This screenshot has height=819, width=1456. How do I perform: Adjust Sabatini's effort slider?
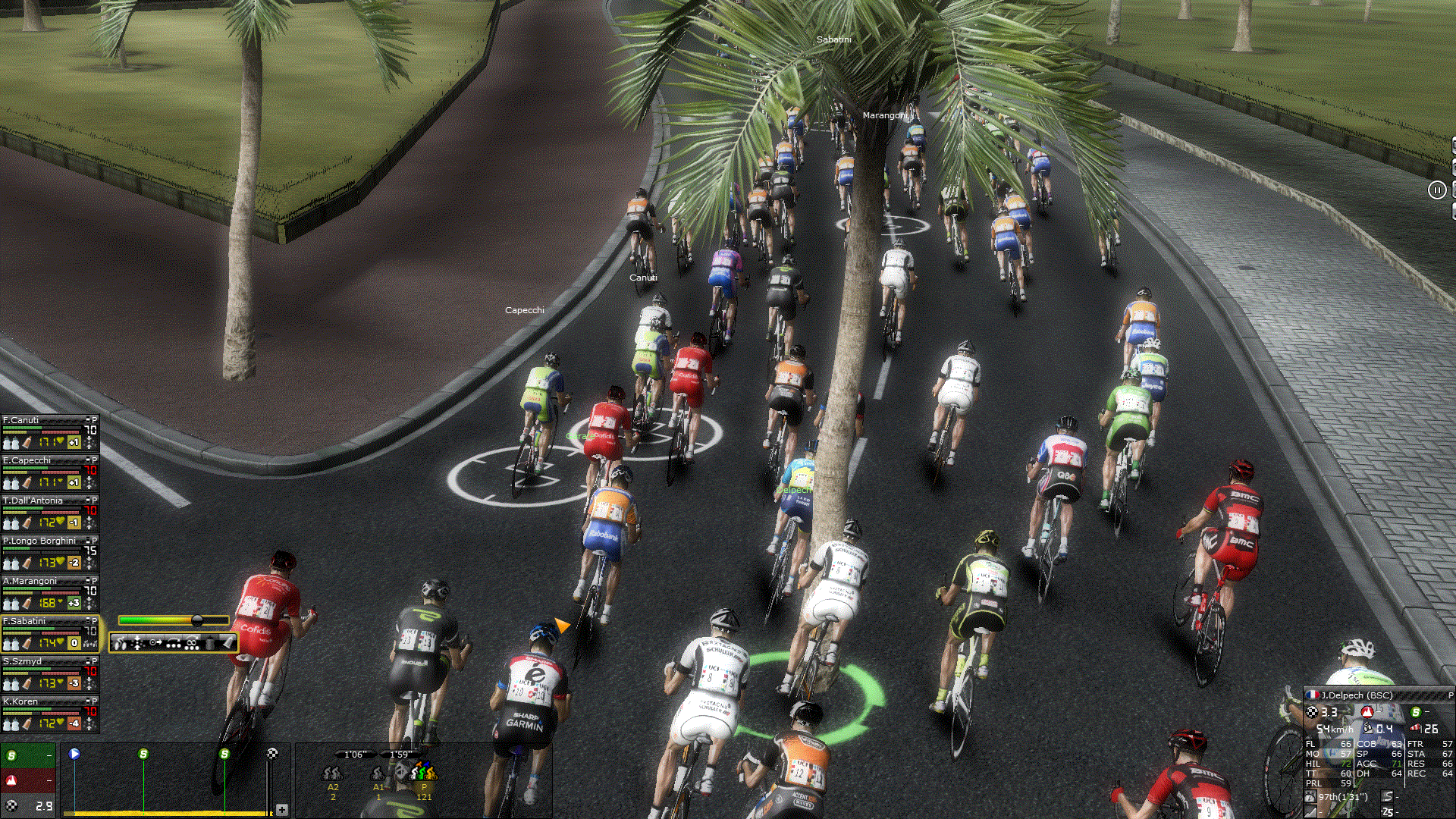click(x=197, y=620)
